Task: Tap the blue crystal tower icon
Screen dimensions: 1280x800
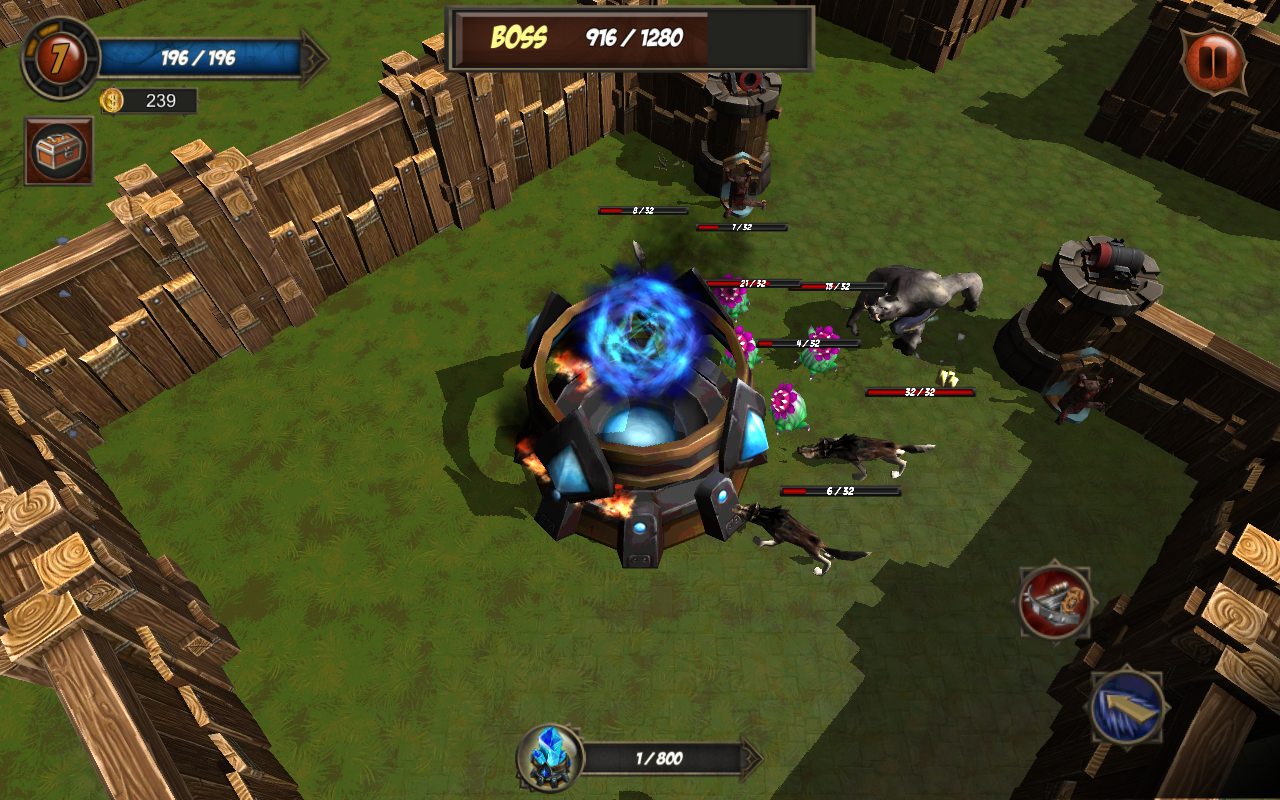Action: point(549,759)
